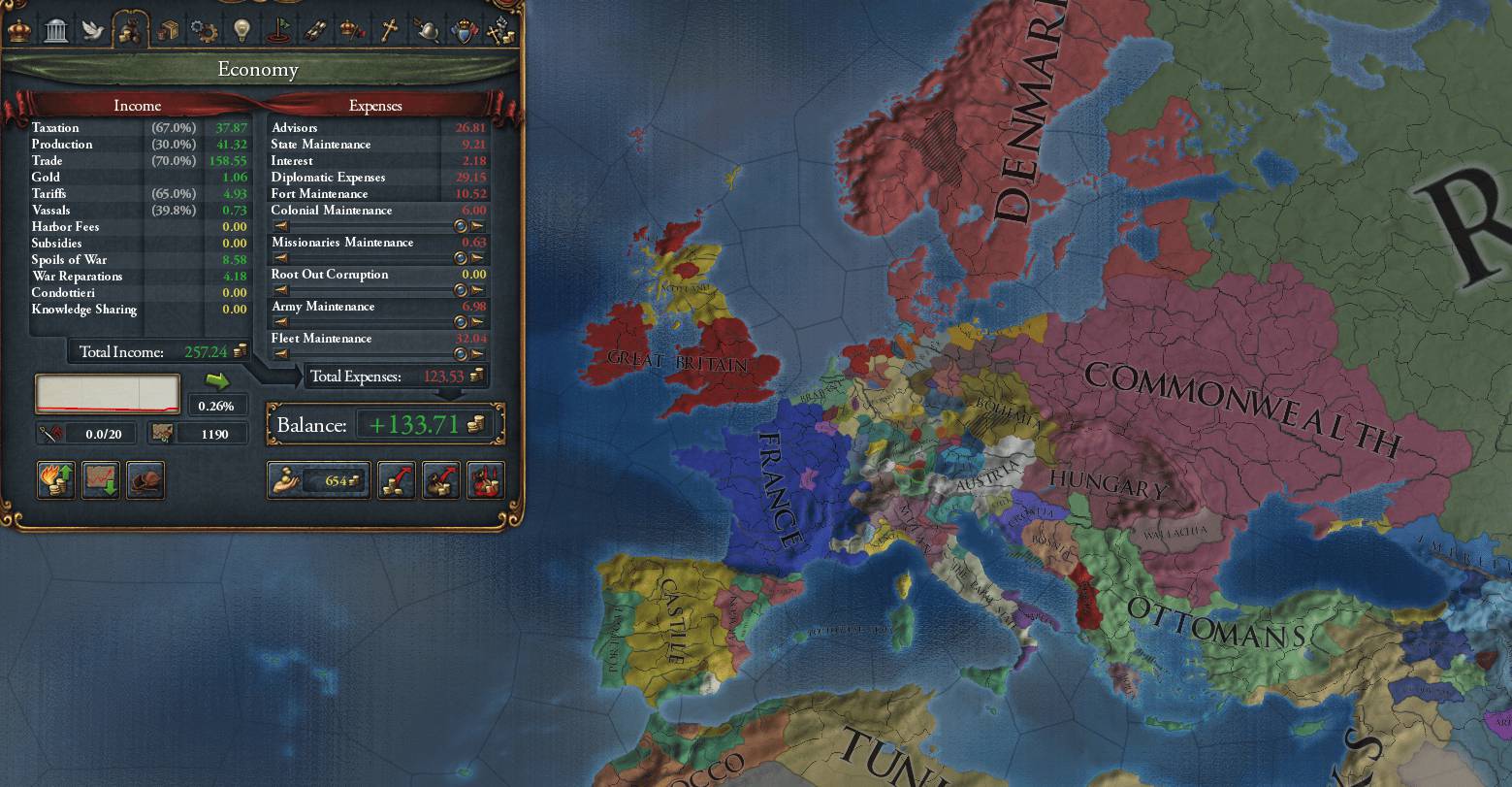Lower Colonial Maintenance with the left arrow
The image size is (1512, 787).
(281, 226)
